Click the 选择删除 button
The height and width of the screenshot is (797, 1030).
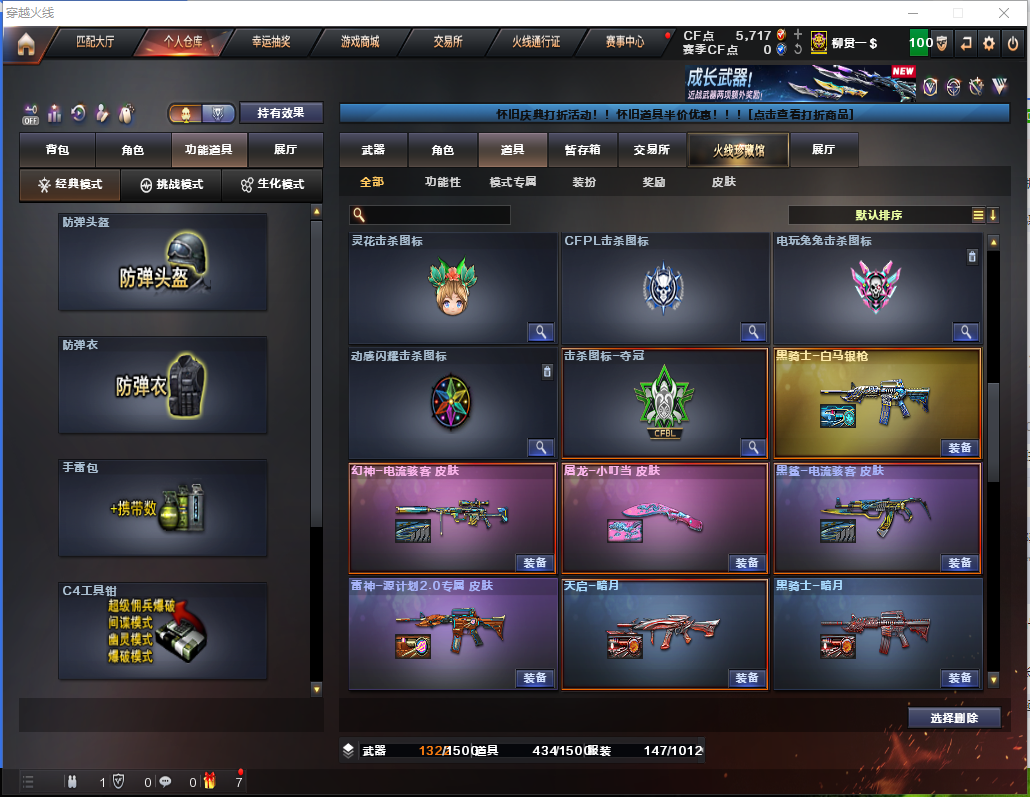point(954,718)
